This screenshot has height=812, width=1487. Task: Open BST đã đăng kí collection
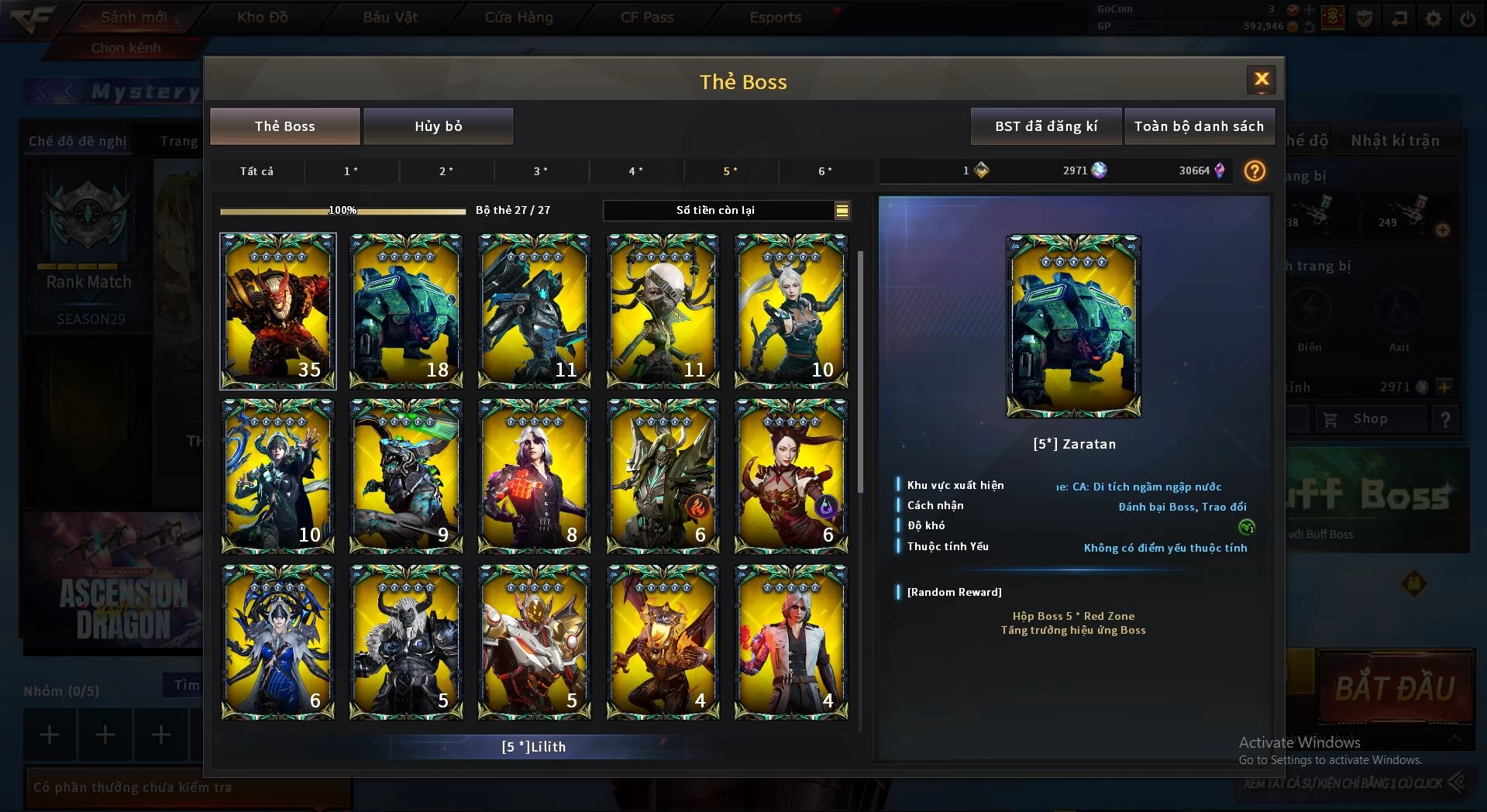point(1045,126)
